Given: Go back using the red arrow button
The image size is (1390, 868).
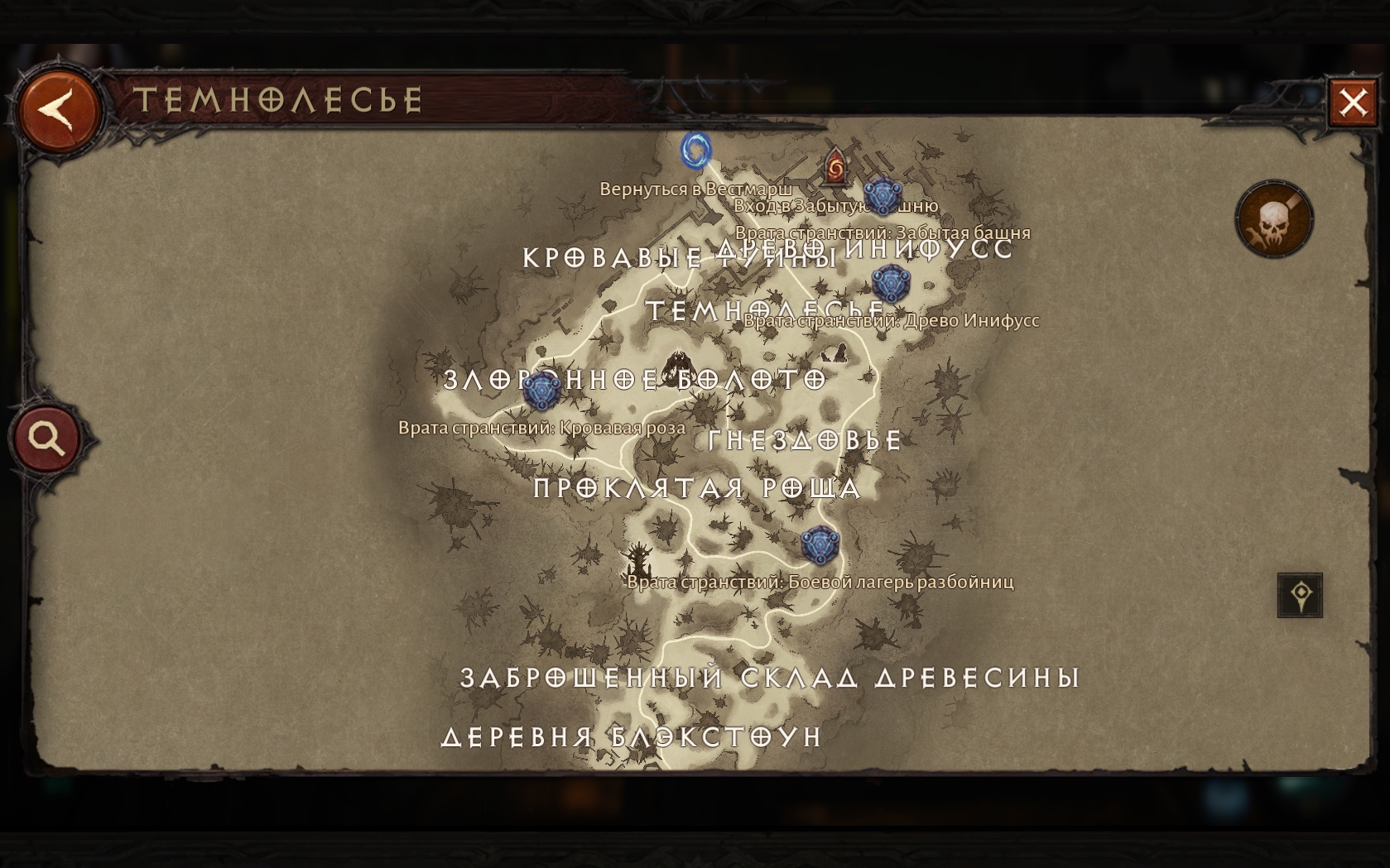Looking at the screenshot, I should [59, 111].
